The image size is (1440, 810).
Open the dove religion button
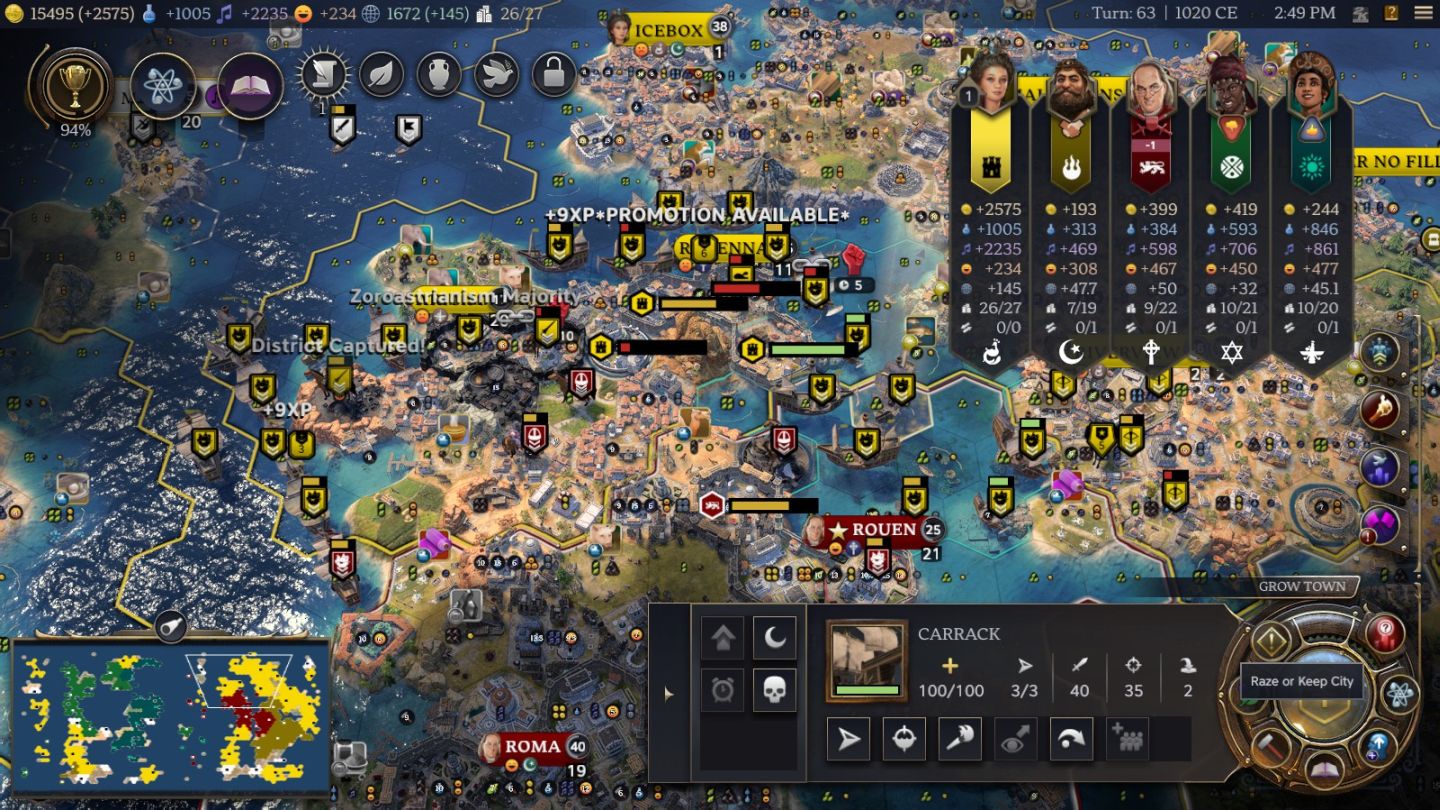496,74
